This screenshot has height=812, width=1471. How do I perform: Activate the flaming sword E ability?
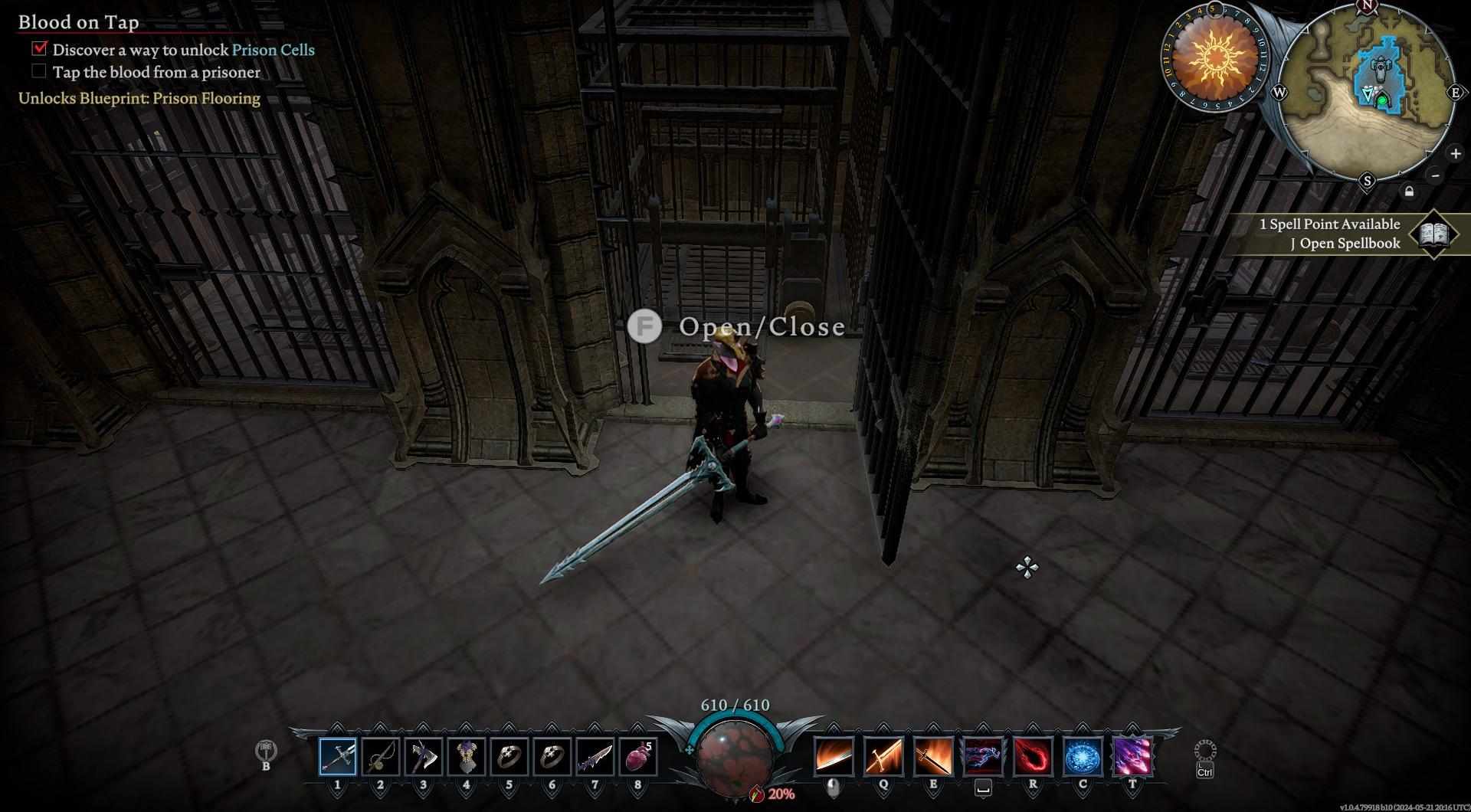click(933, 756)
